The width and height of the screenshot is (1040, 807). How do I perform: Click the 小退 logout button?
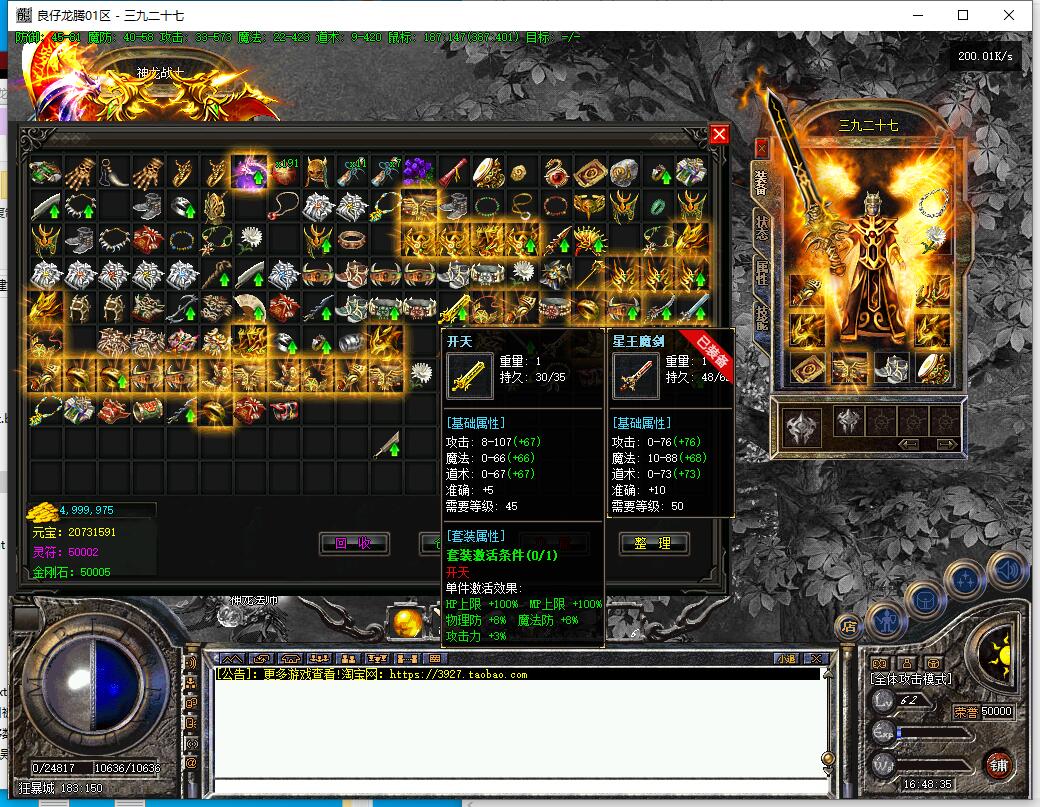(x=786, y=658)
